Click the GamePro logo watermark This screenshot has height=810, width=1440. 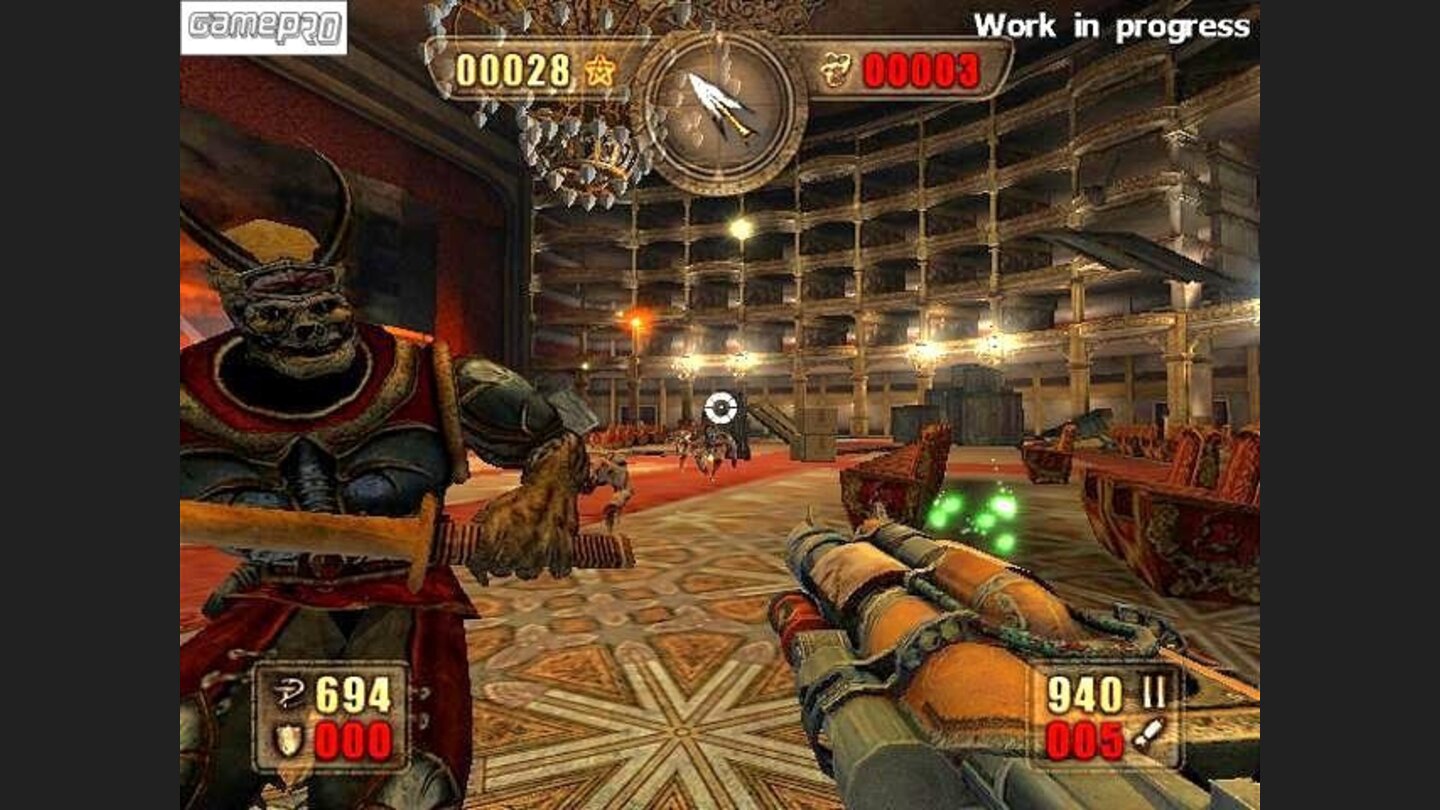262,26
